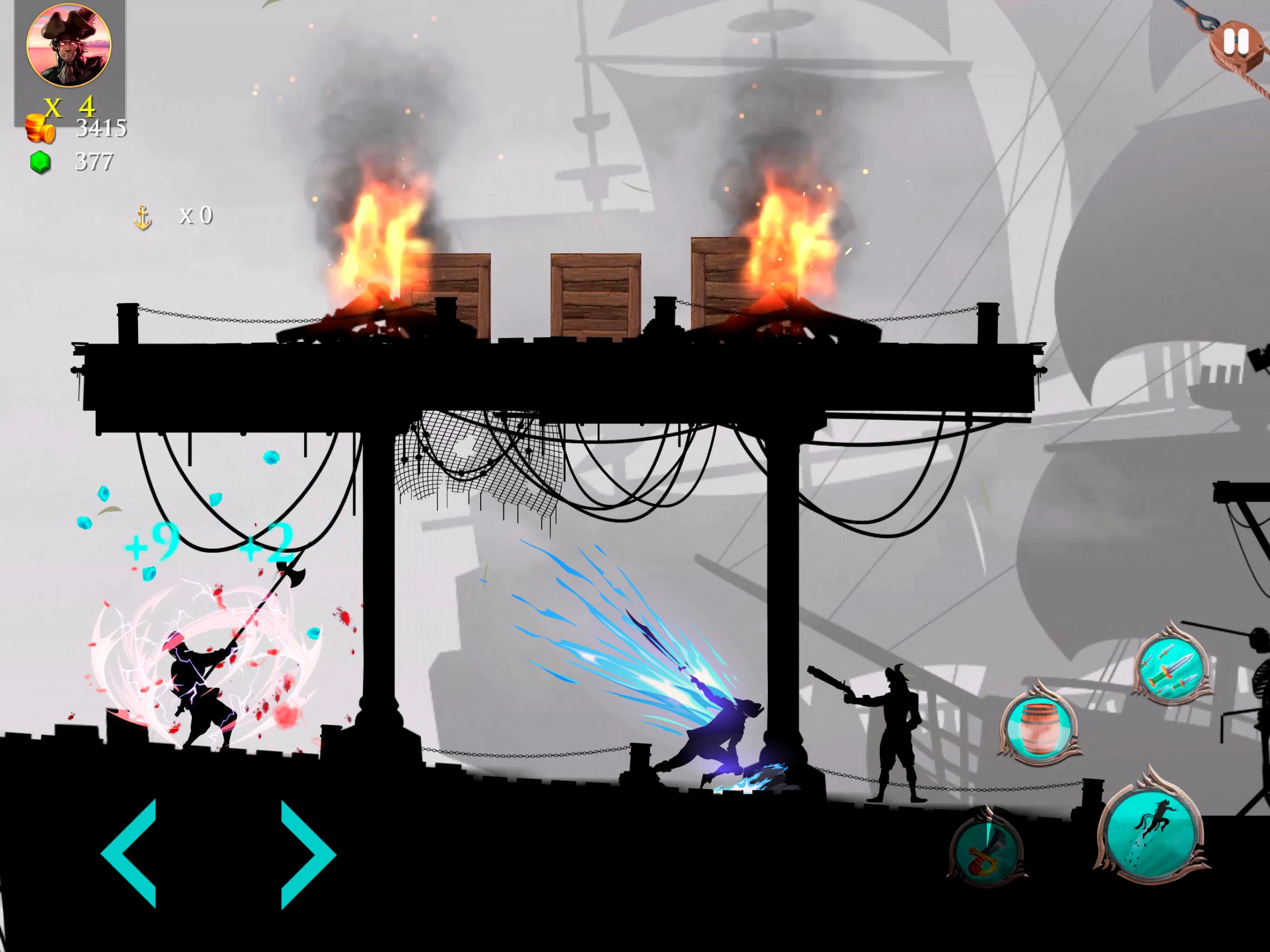
Task: Trigger the jump dash skill button
Action: pos(1152,829)
